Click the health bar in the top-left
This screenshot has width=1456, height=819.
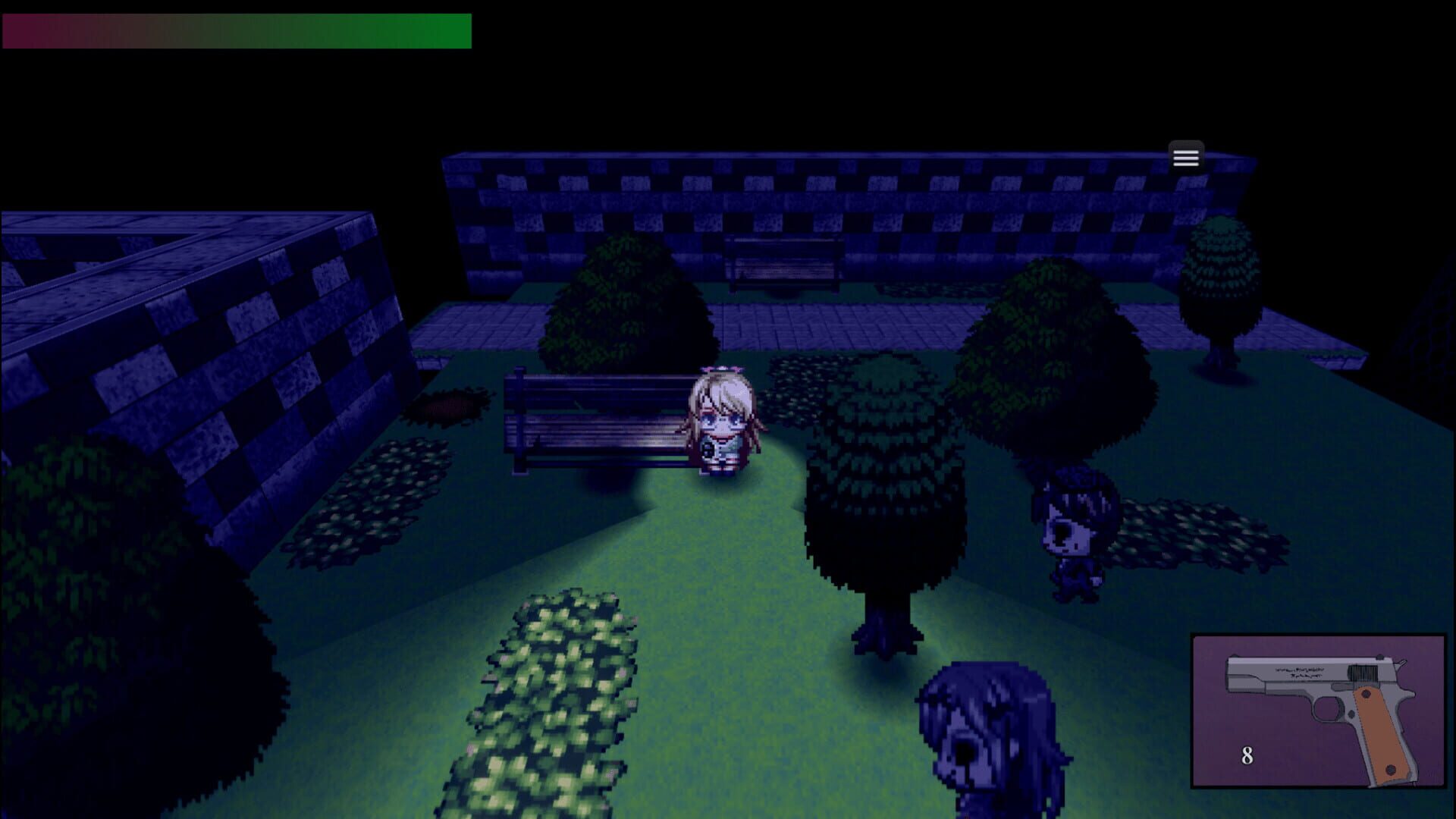coord(235,30)
